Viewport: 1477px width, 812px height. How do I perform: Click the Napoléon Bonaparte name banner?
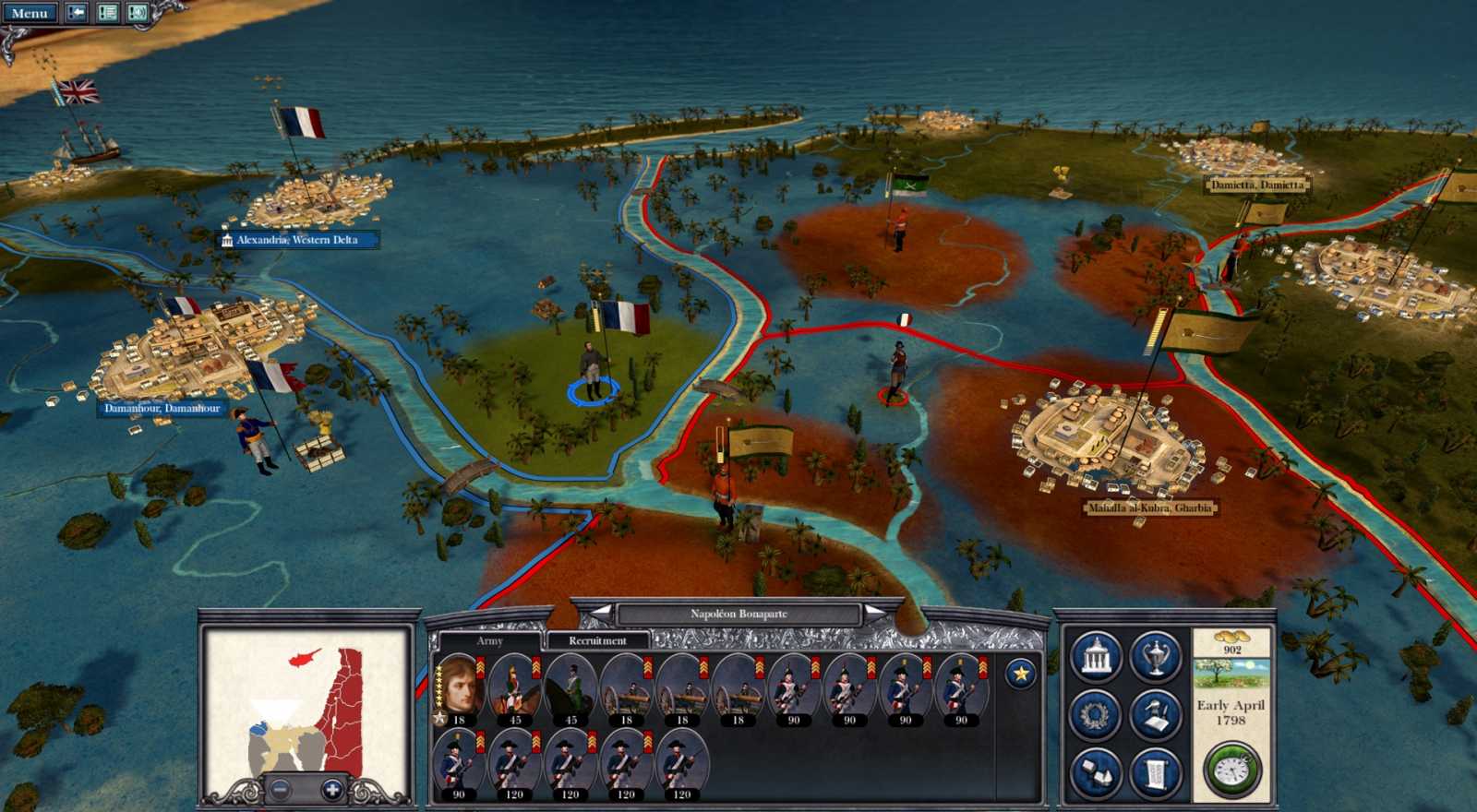click(740, 612)
